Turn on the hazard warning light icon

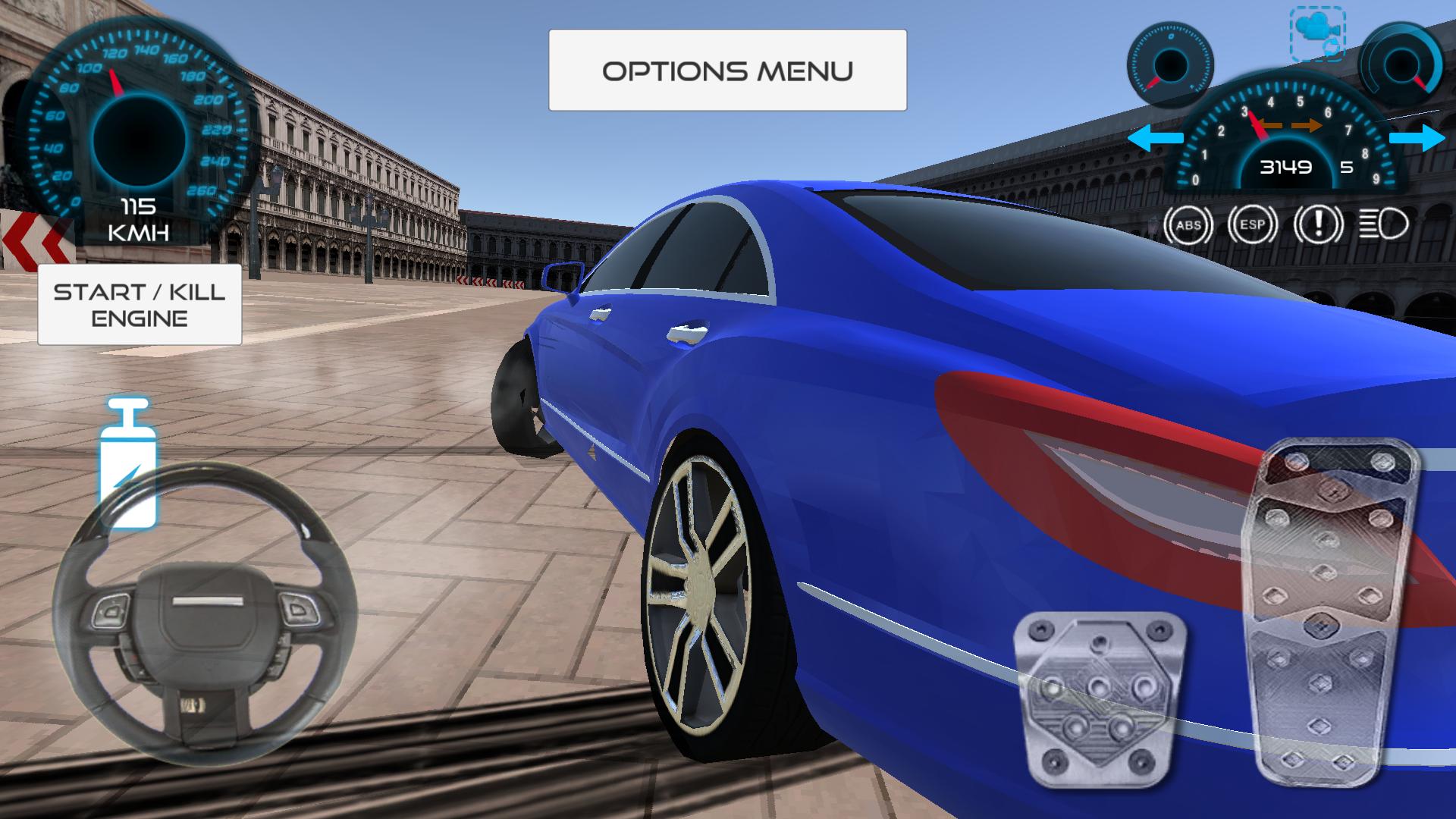tap(1319, 225)
